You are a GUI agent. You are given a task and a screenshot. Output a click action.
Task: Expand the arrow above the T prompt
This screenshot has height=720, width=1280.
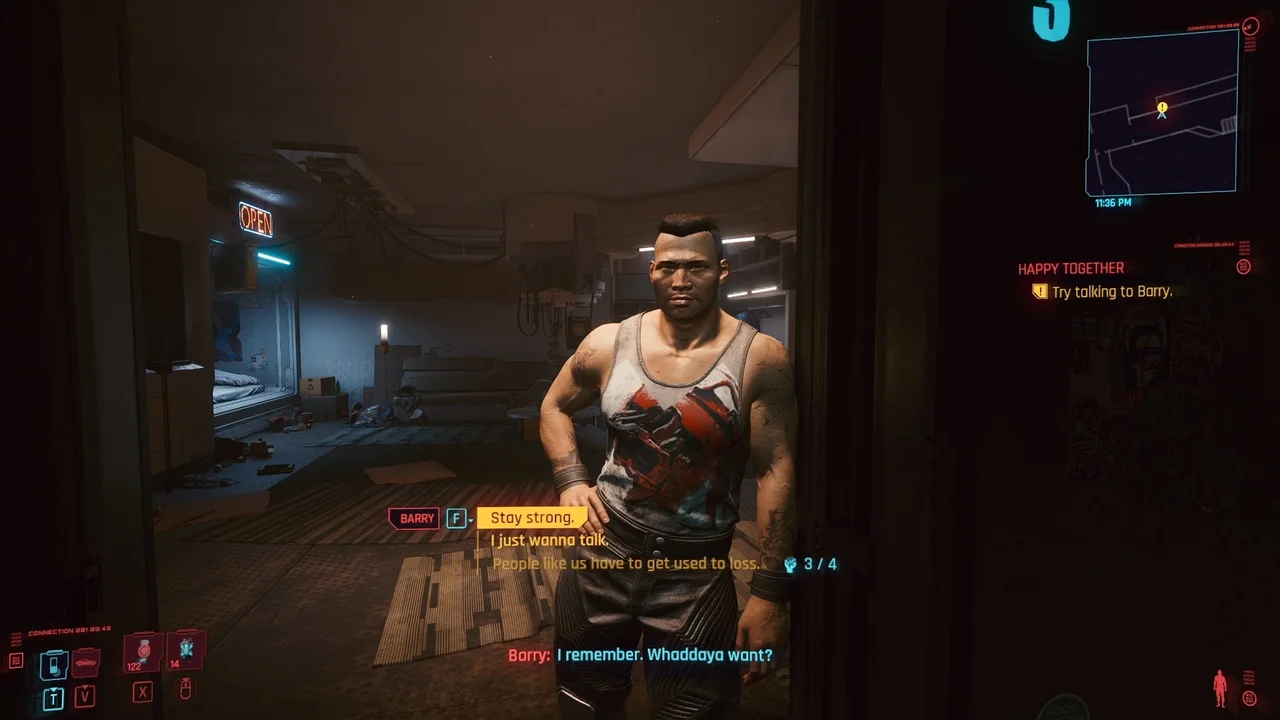pyautogui.click(x=53, y=689)
